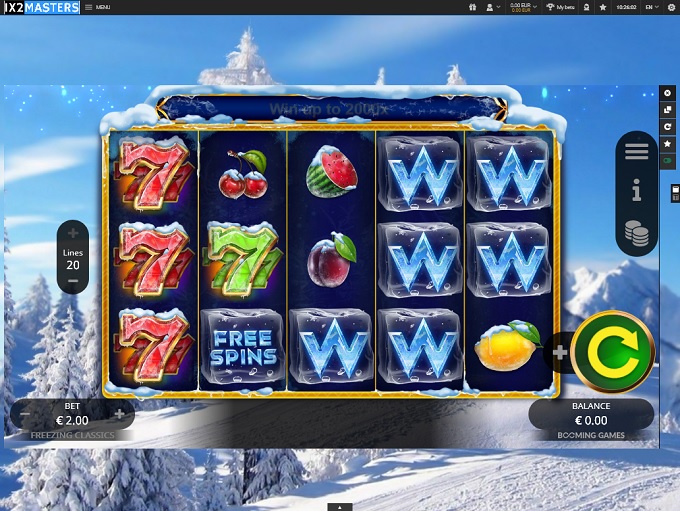Image resolution: width=680 pixels, height=511 pixels.
Task: Show the game info paytable
Action: tap(636, 191)
